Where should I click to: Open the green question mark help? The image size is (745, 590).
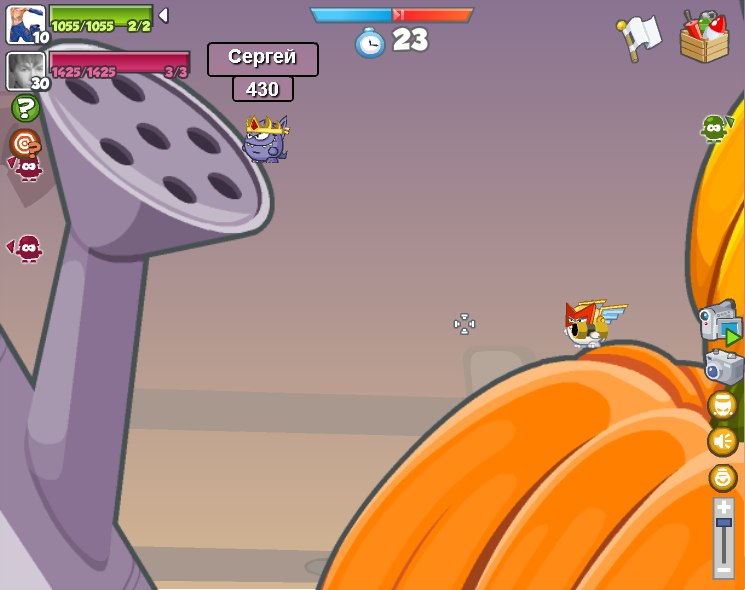coord(24,108)
